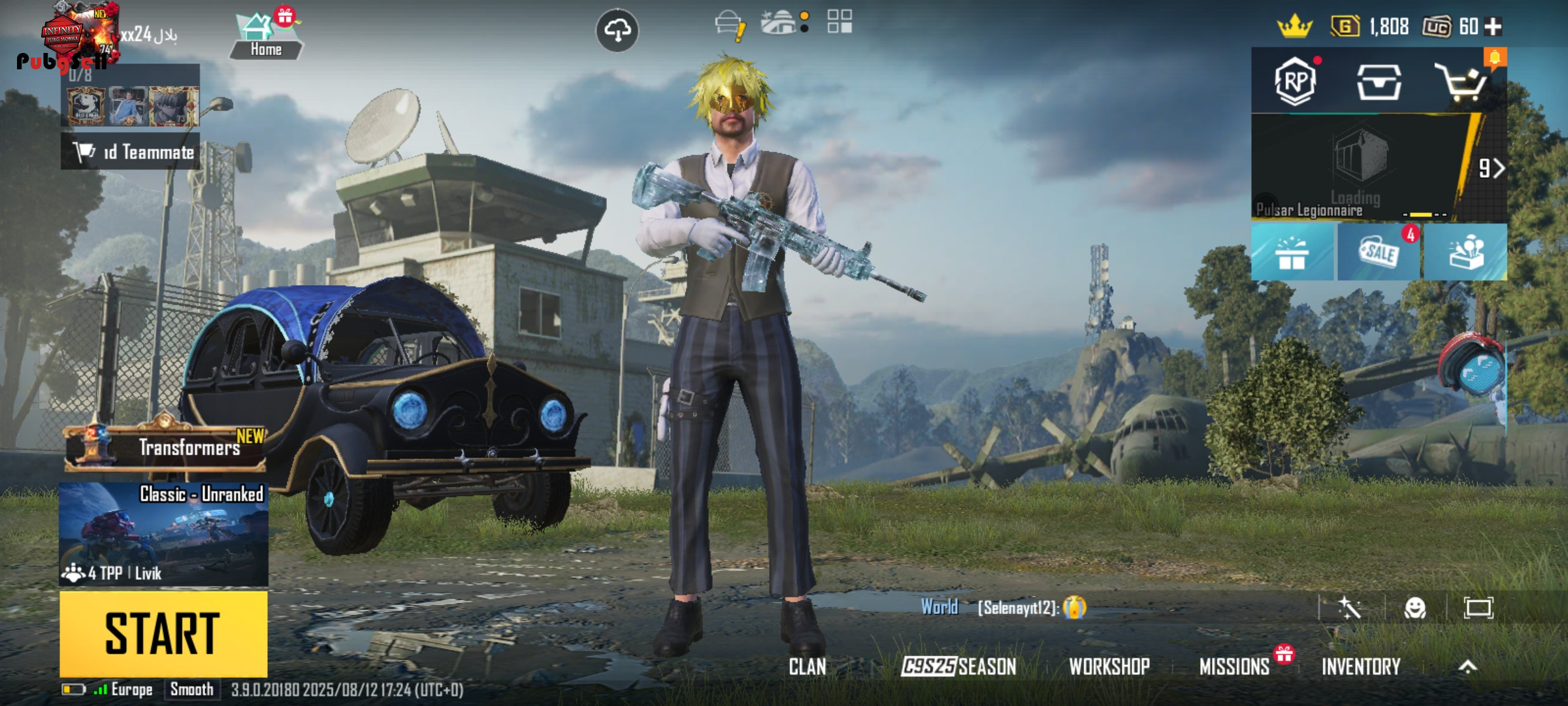Open the SALE offers tile
1568x706 pixels.
point(1379,252)
